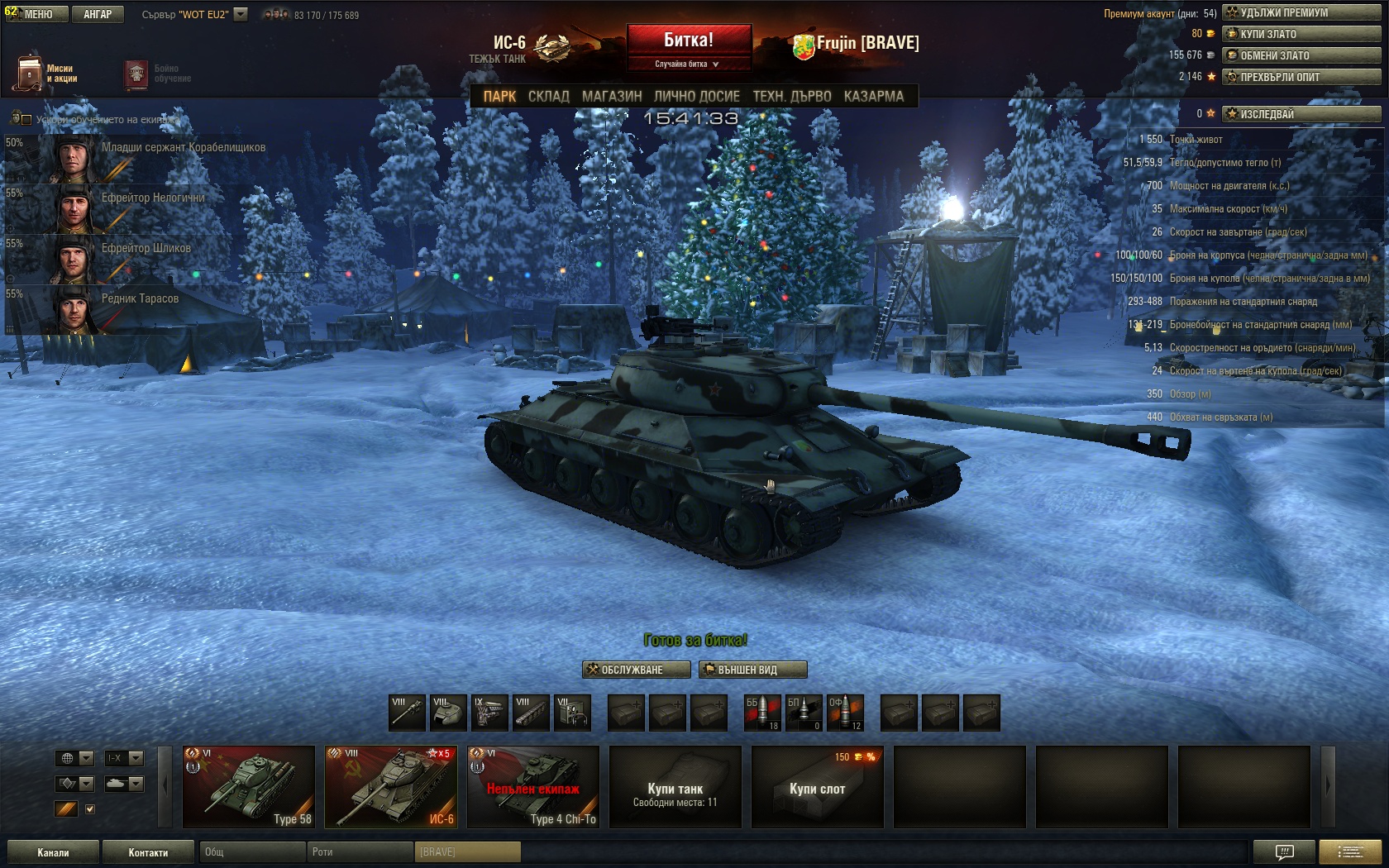
Task: Select the Type 58 tank
Action: point(249,787)
